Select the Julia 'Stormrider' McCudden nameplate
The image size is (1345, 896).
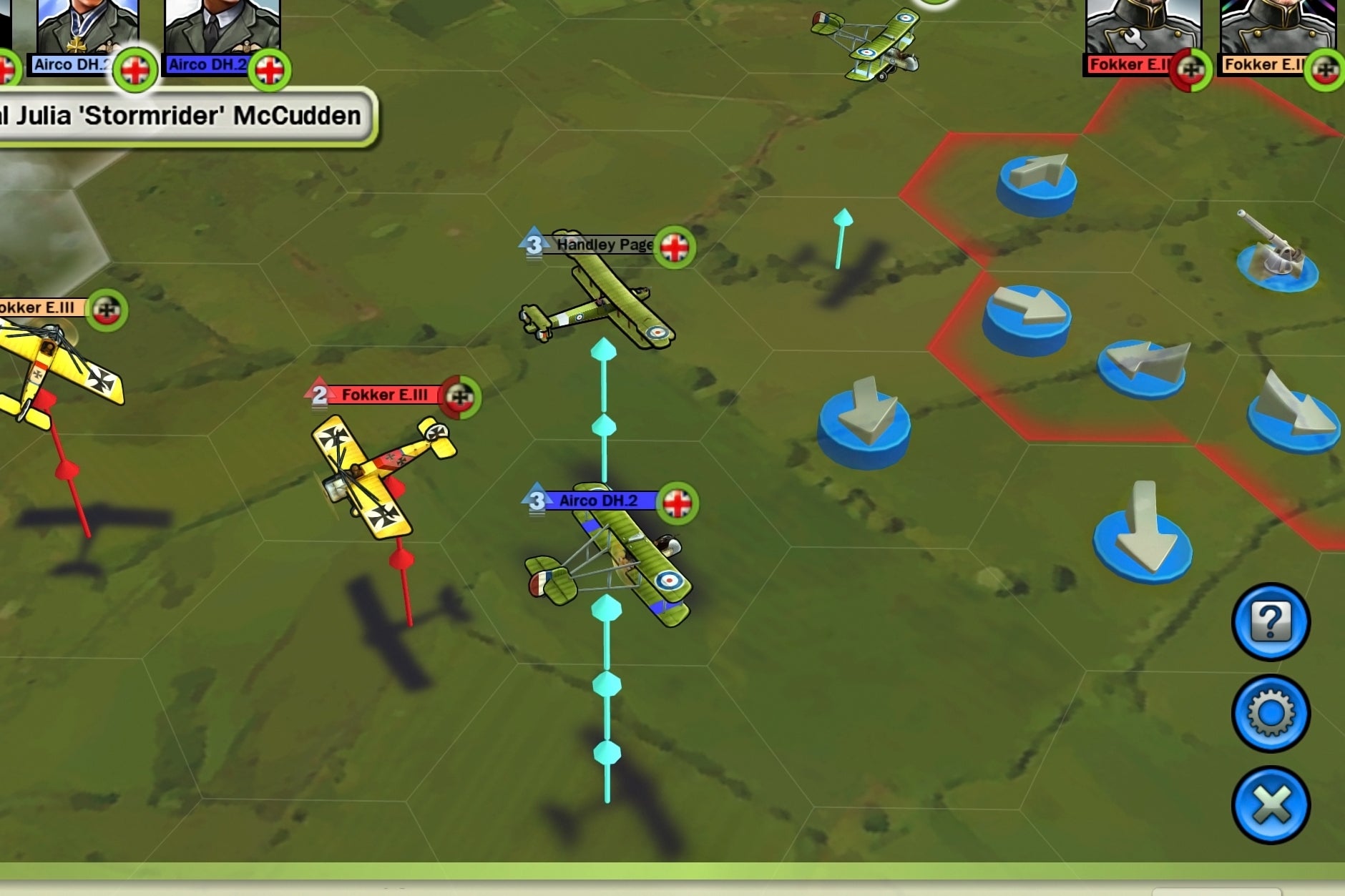179,114
